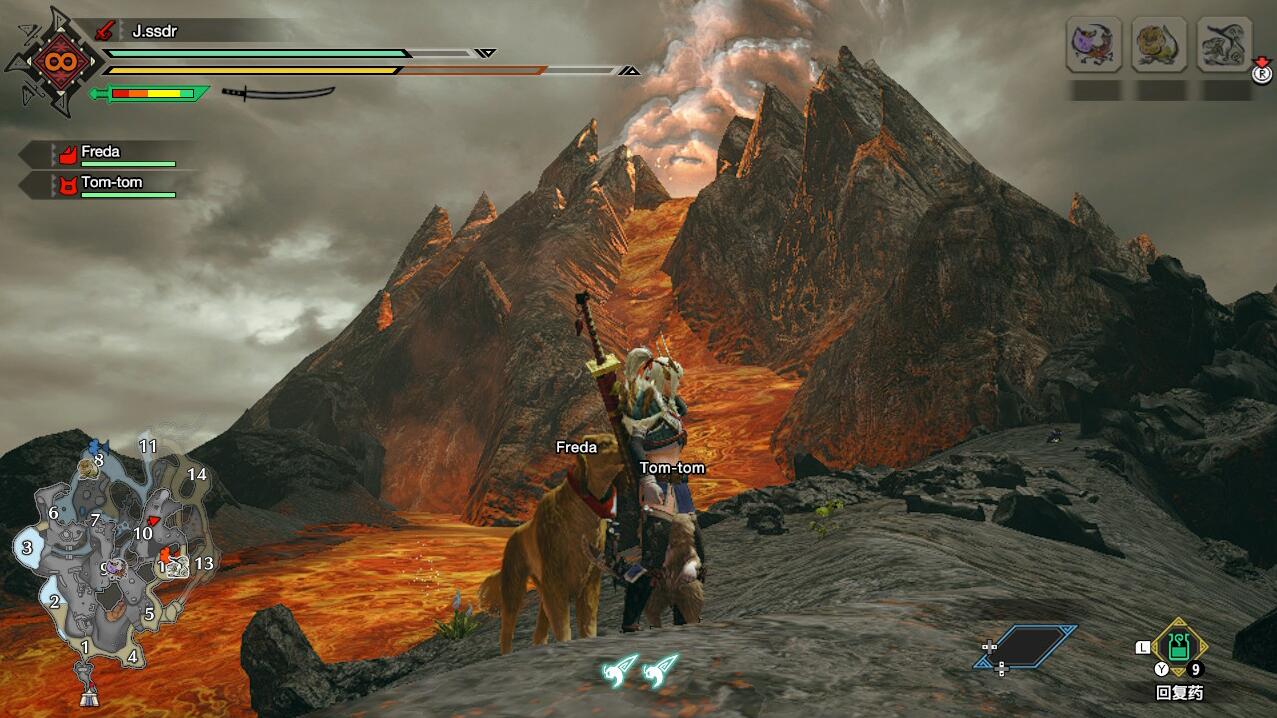Viewport: 1277px width, 718px height.
Task: Click the J.ssdr player name plate
Action: 153,31
